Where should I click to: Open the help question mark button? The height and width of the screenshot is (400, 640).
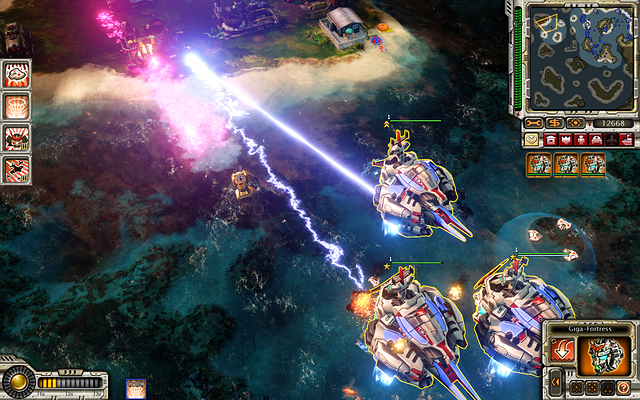click(x=623, y=387)
